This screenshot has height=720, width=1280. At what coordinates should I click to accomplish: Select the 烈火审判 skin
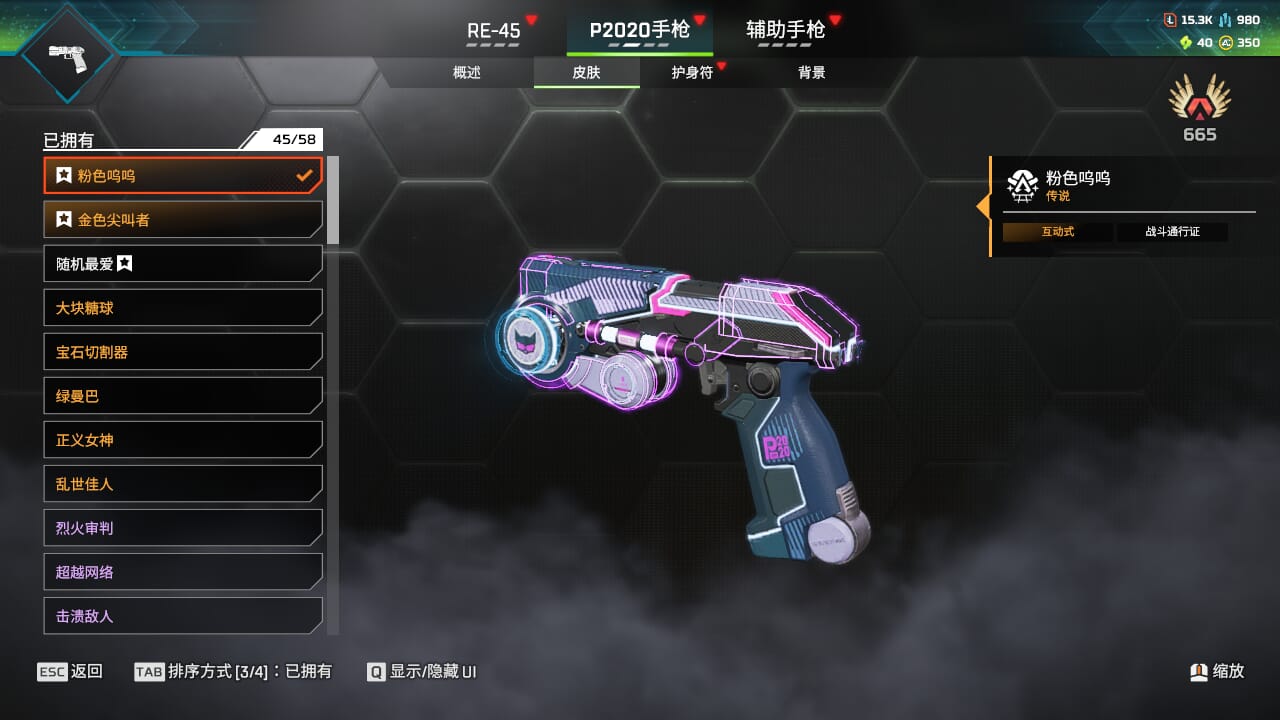(x=183, y=528)
